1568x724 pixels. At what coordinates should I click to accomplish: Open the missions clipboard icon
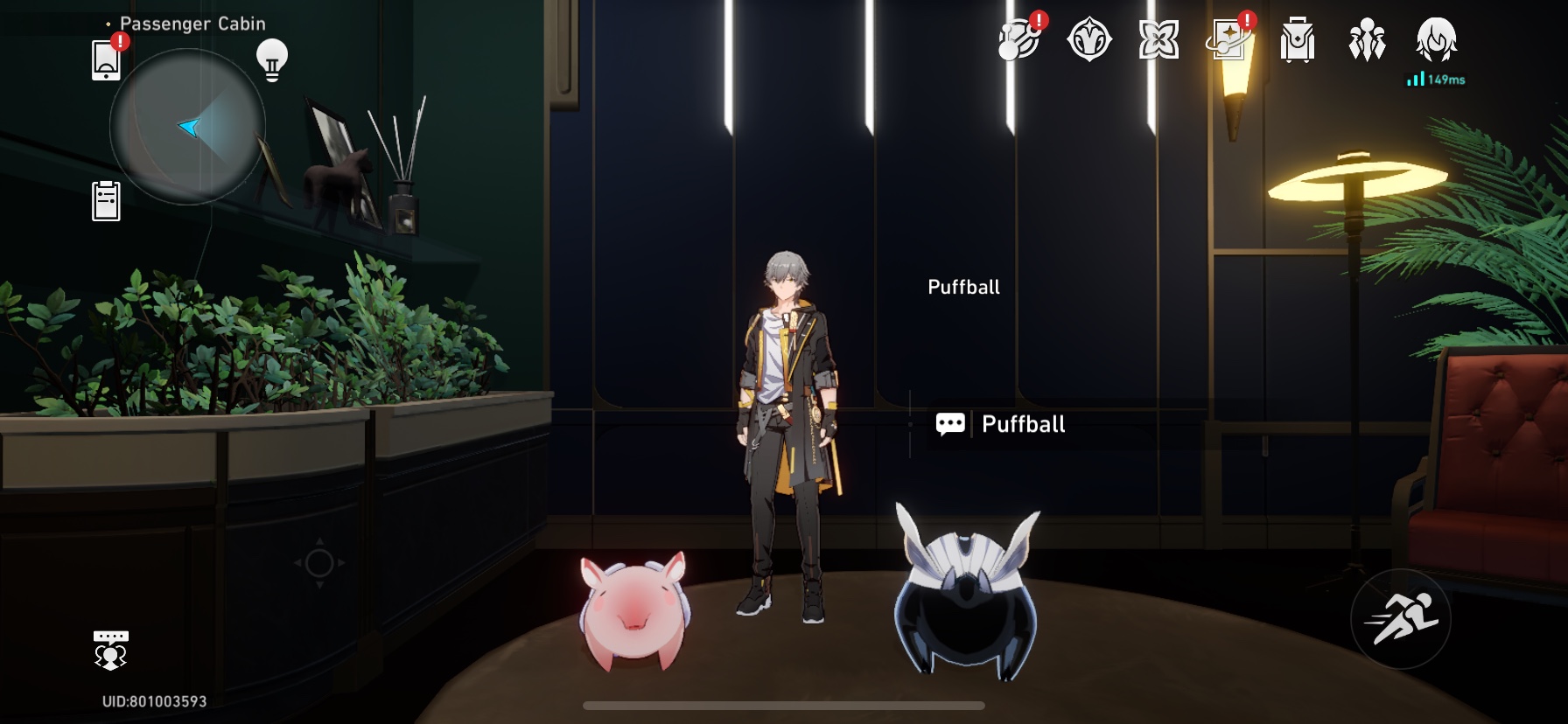pyautogui.click(x=107, y=199)
